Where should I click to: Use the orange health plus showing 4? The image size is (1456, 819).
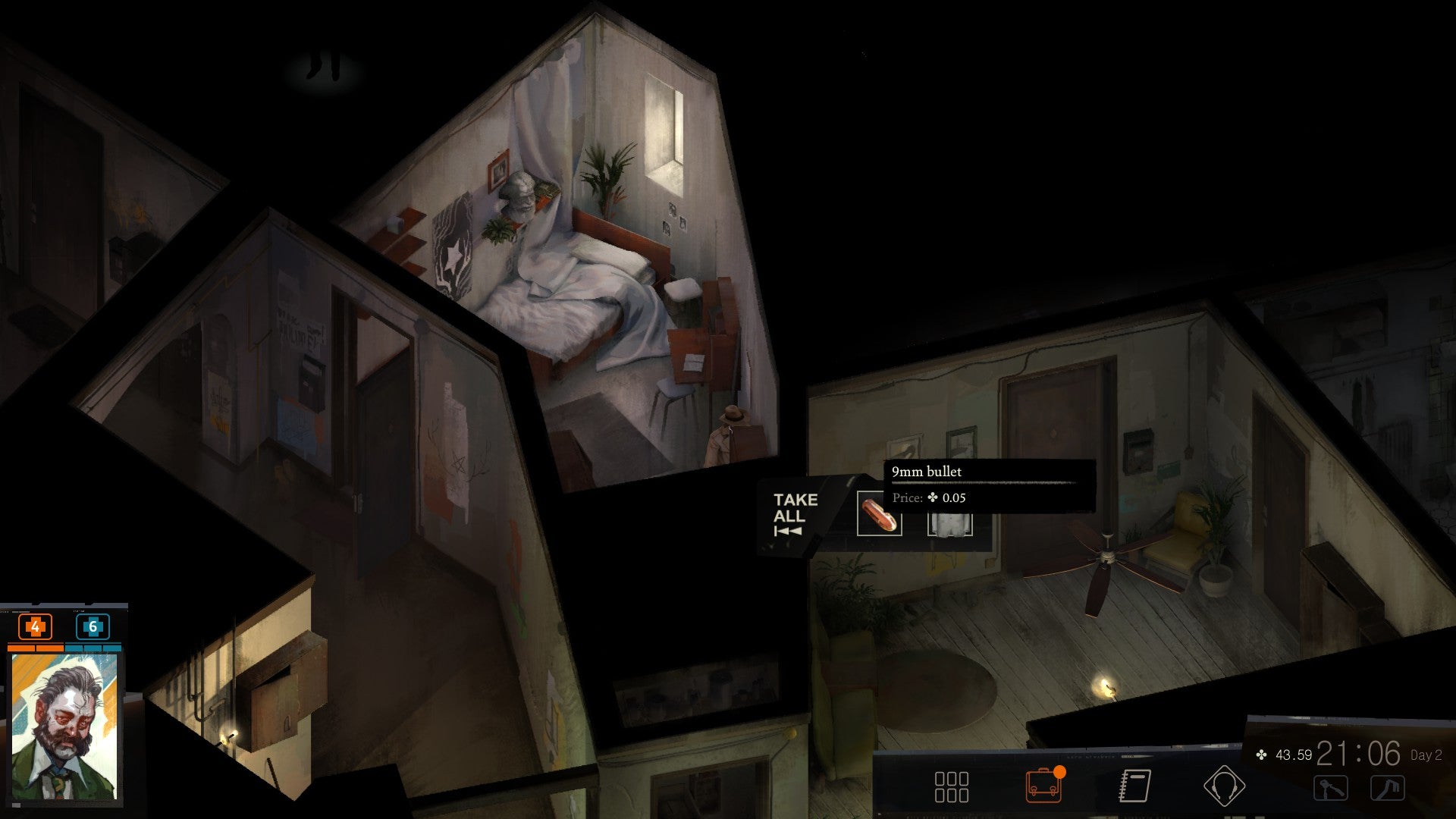point(35,626)
